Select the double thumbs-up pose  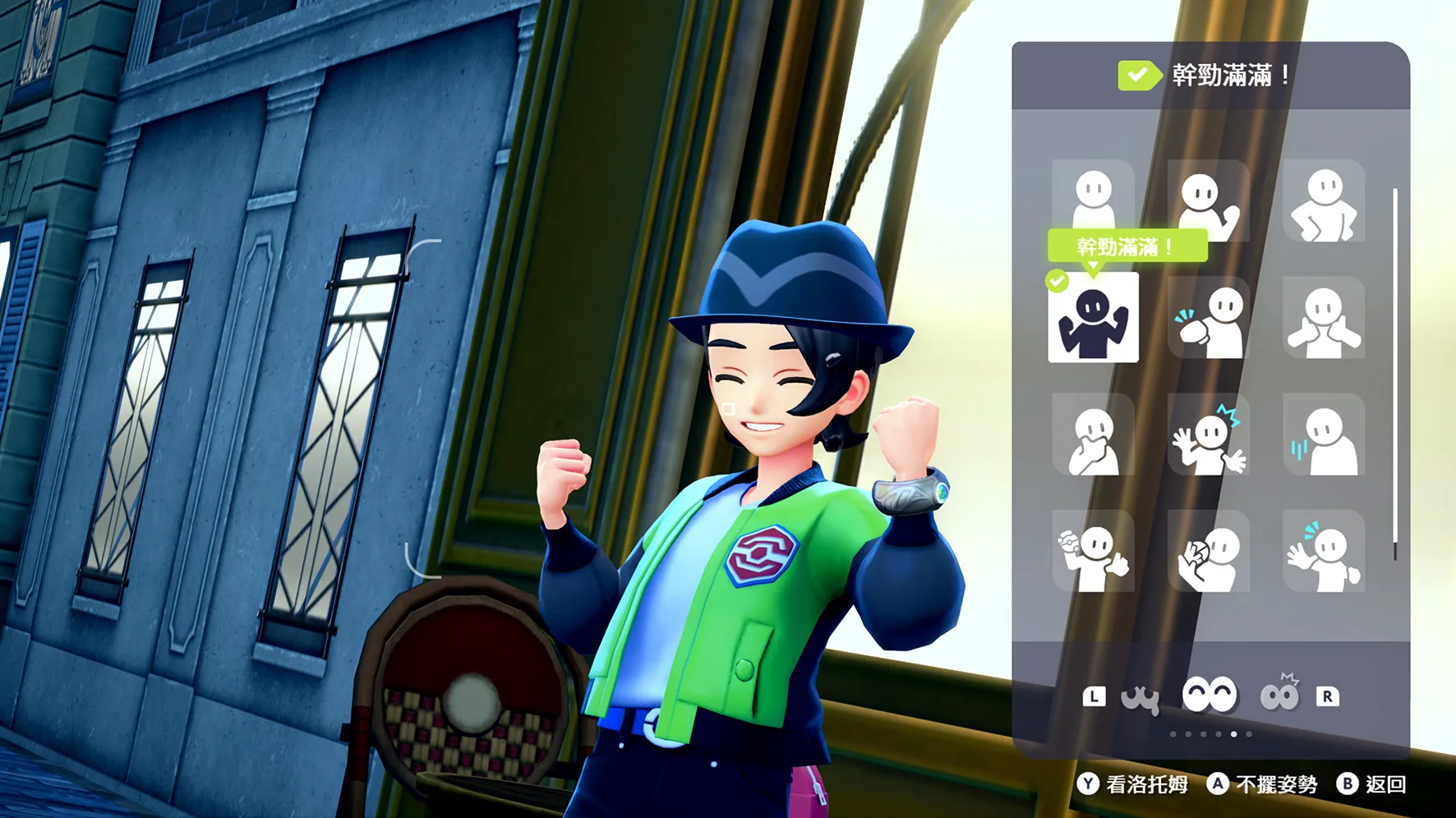[1324, 318]
